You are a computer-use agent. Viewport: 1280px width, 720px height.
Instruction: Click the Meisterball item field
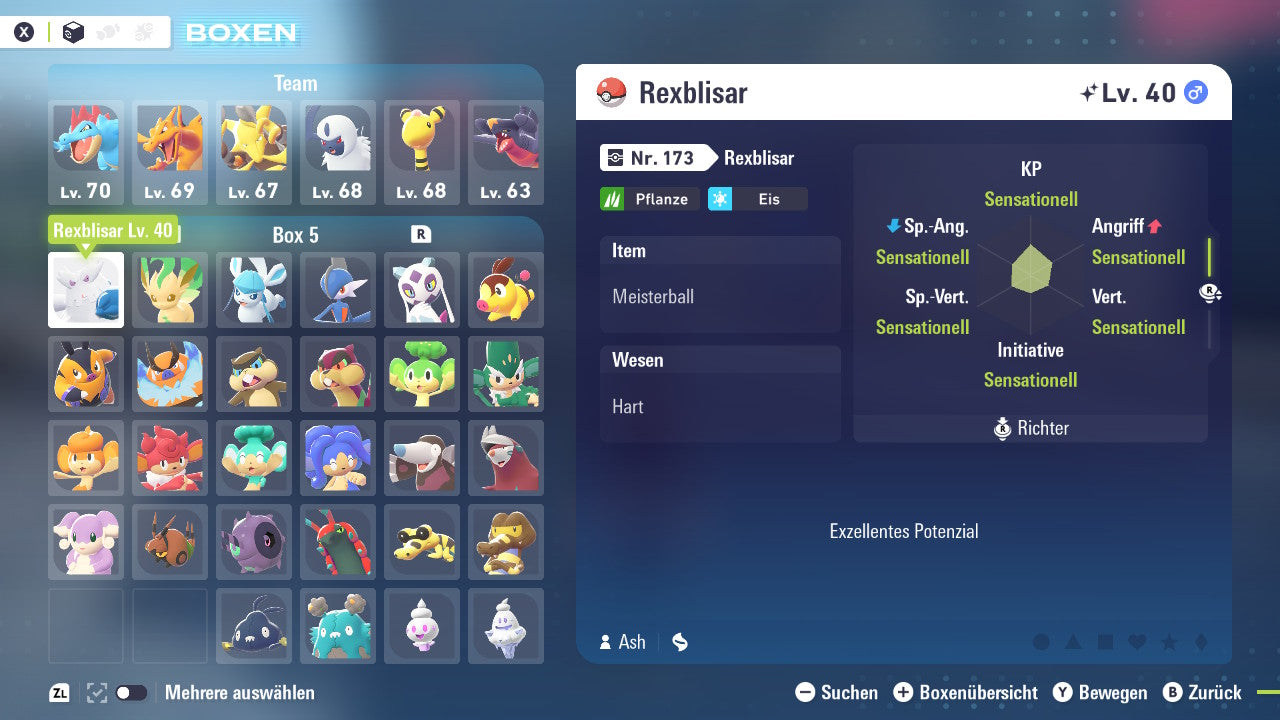click(720, 297)
